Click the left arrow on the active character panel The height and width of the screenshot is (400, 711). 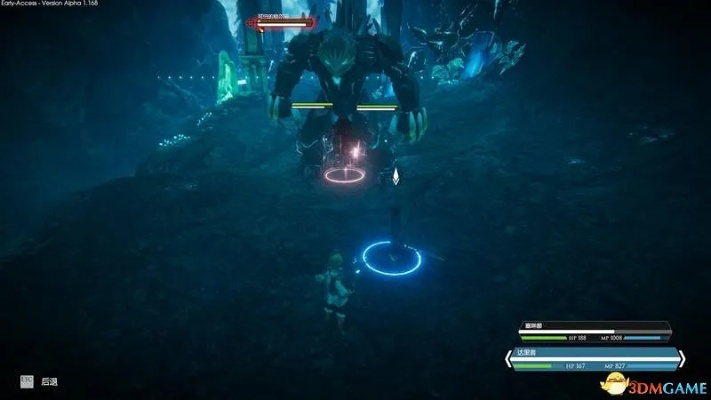[x=508, y=359]
